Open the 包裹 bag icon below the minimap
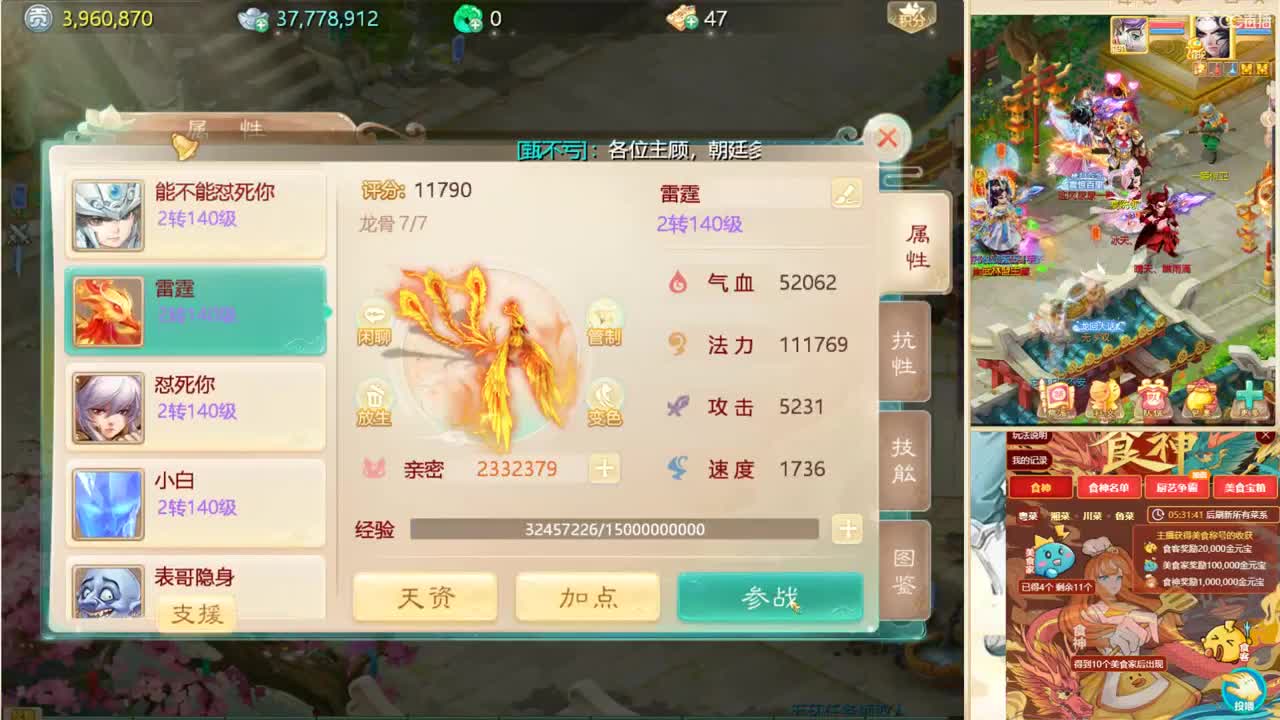Image resolution: width=1280 pixels, height=720 pixels. (1200, 398)
